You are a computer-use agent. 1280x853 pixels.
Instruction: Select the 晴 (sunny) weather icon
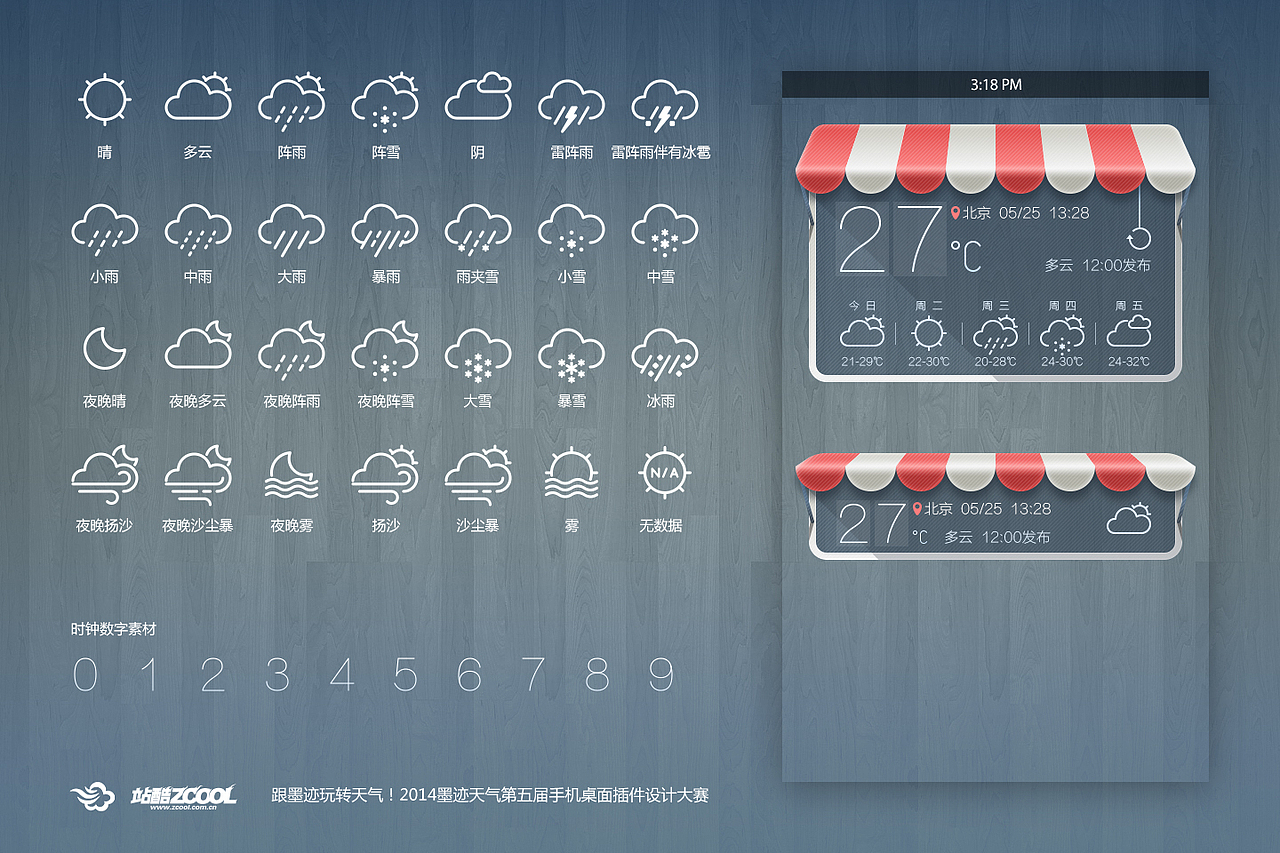pos(103,100)
